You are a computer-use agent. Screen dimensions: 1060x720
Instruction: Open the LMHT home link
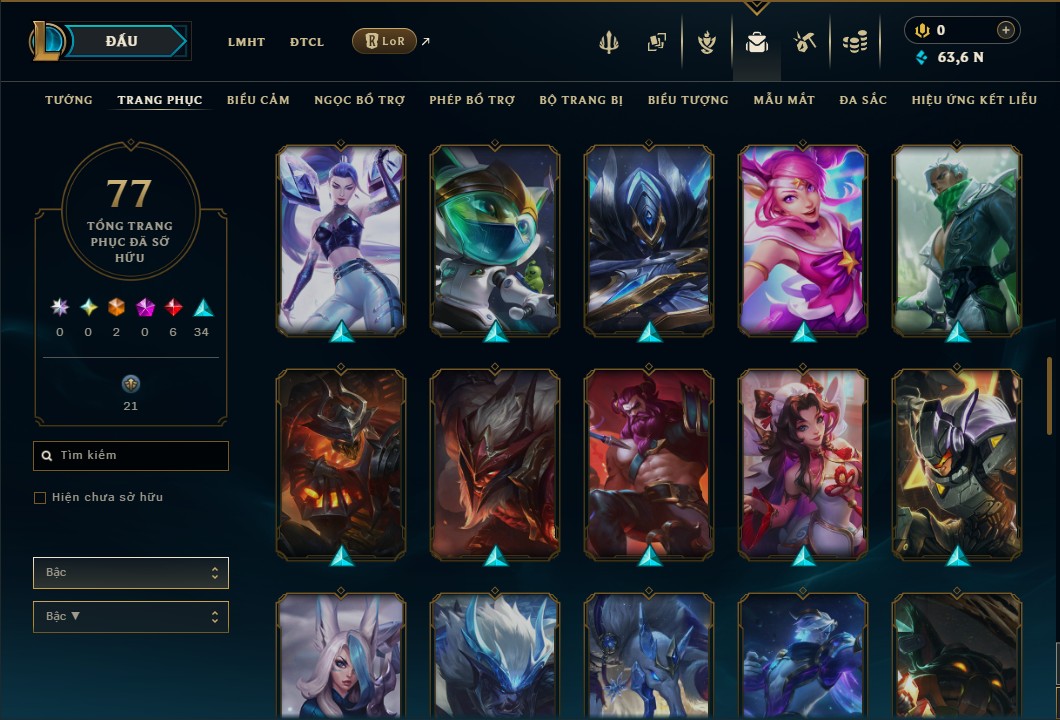[246, 42]
